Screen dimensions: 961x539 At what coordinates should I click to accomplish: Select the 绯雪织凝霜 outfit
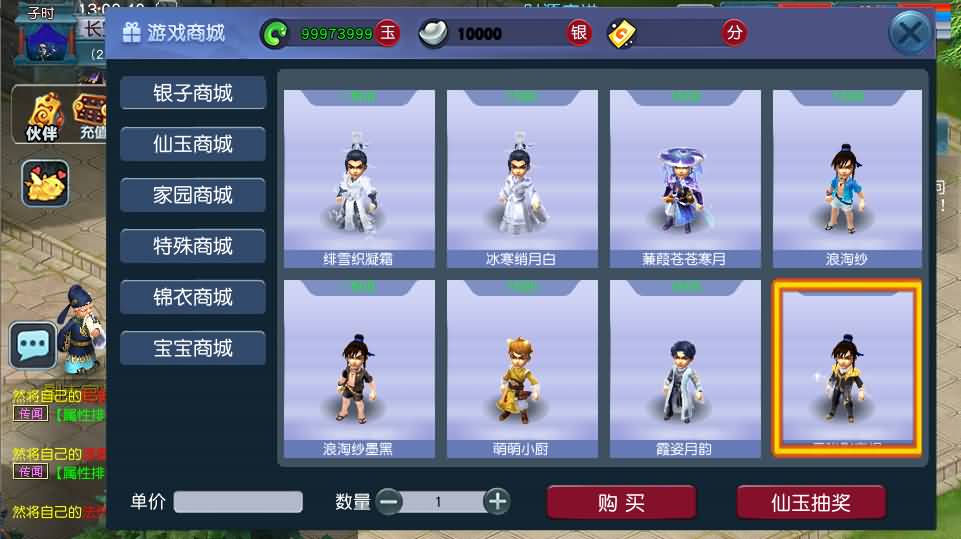coord(360,179)
